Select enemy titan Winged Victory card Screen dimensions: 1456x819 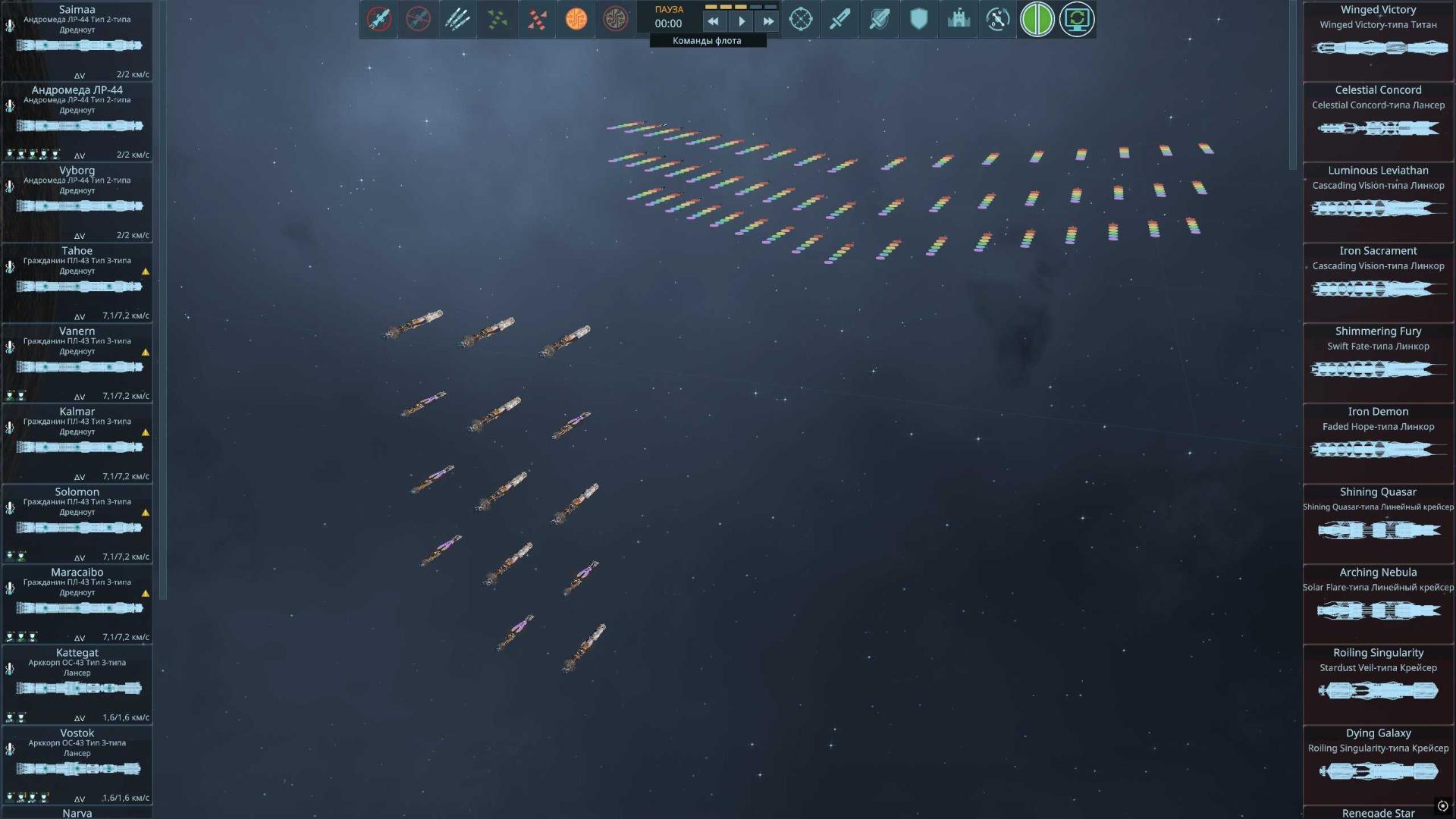[1378, 41]
